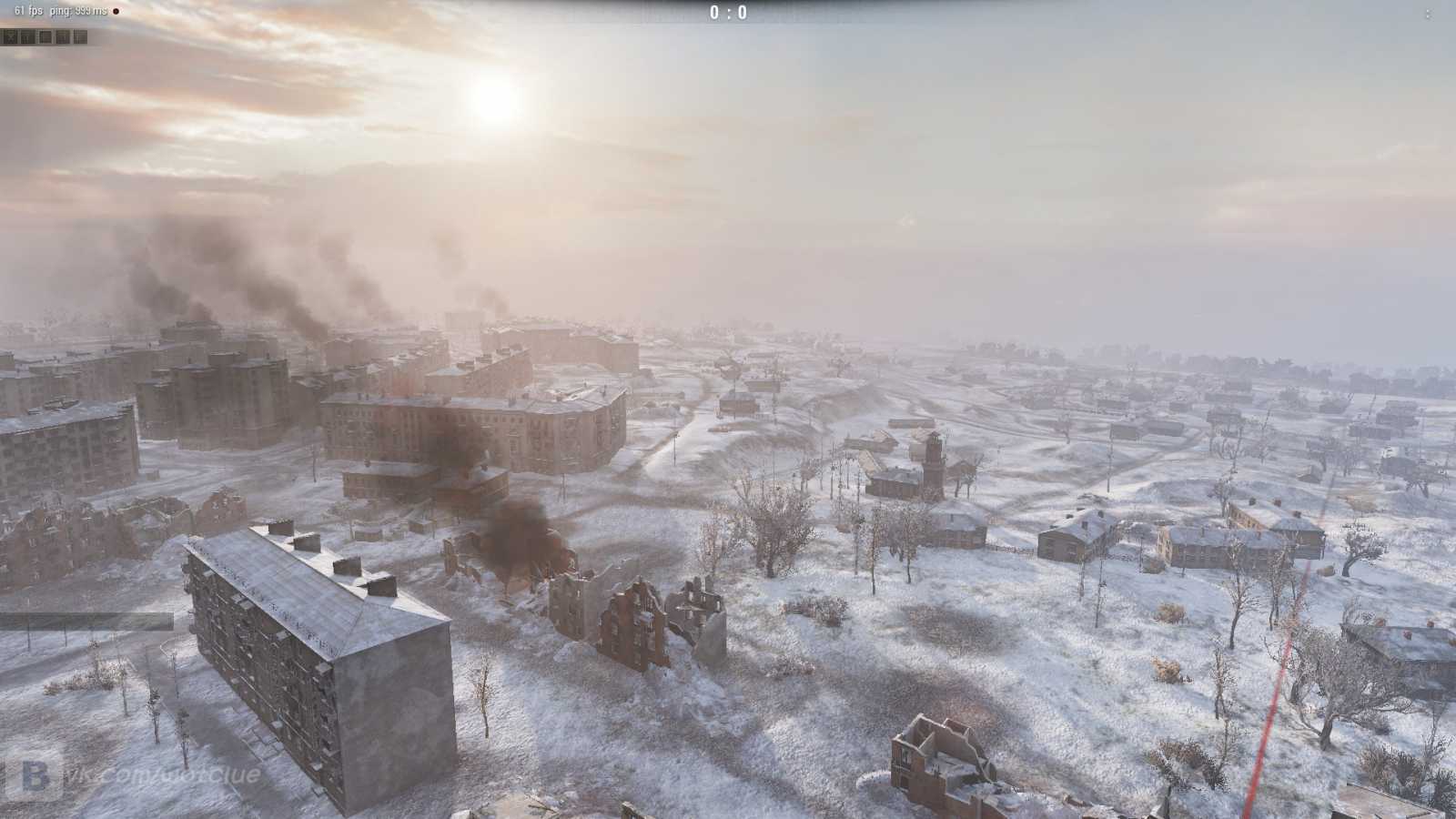This screenshot has width=1456, height=819.
Task: Click the team score progress bar
Action: tap(728, 13)
